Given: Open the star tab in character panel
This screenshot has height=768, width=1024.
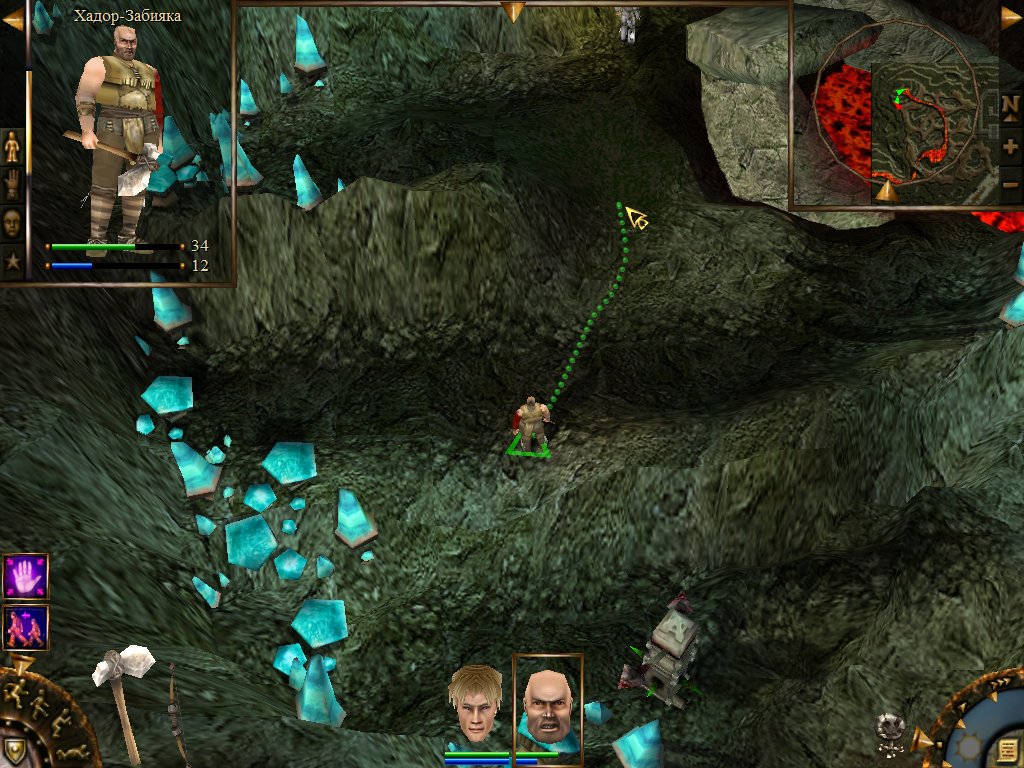Looking at the screenshot, I should coord(13,261).
